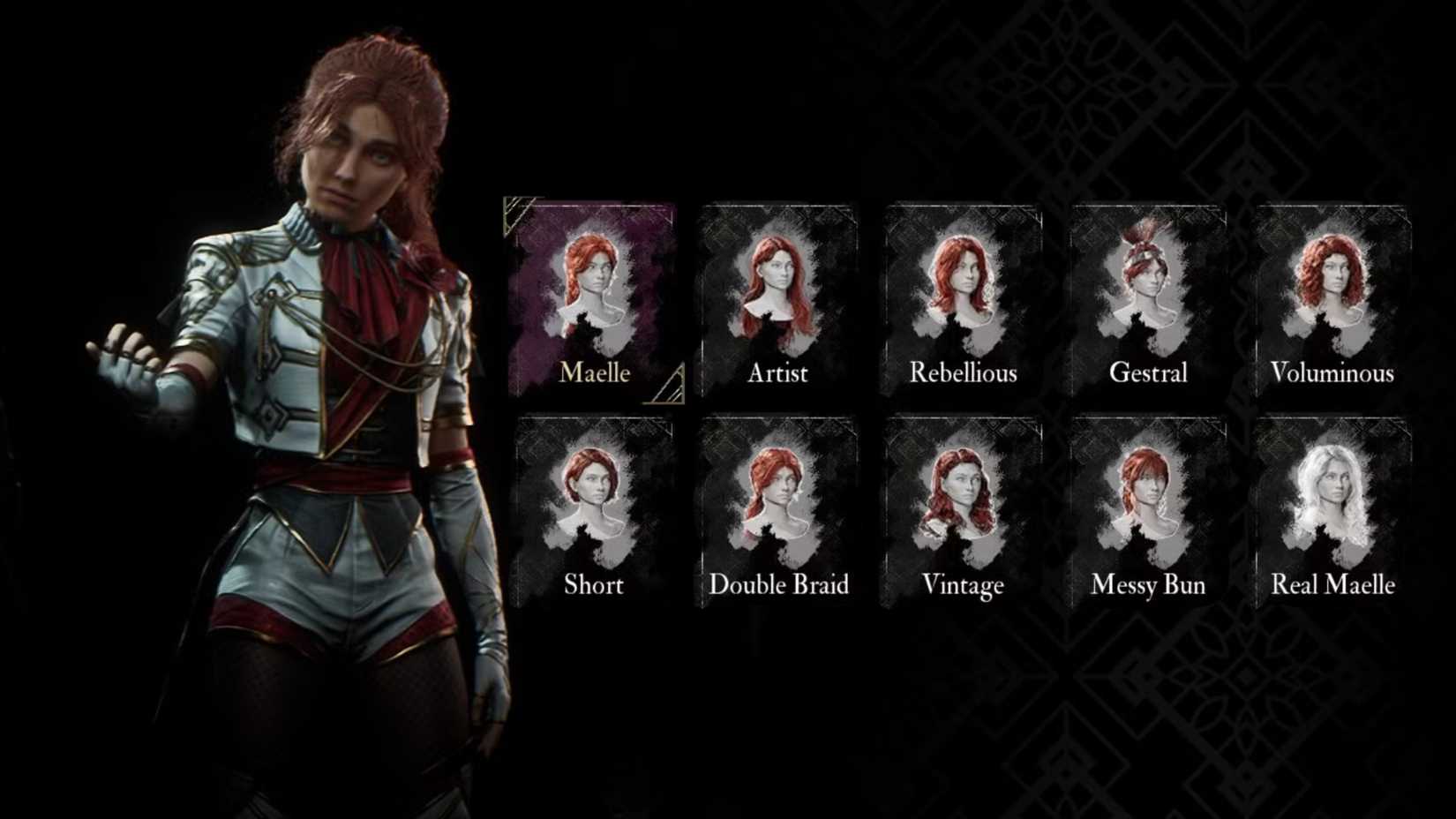Click the Real Maelle label text
Viewport: 1456px width, 819px height.
(x=1332, y=585)
